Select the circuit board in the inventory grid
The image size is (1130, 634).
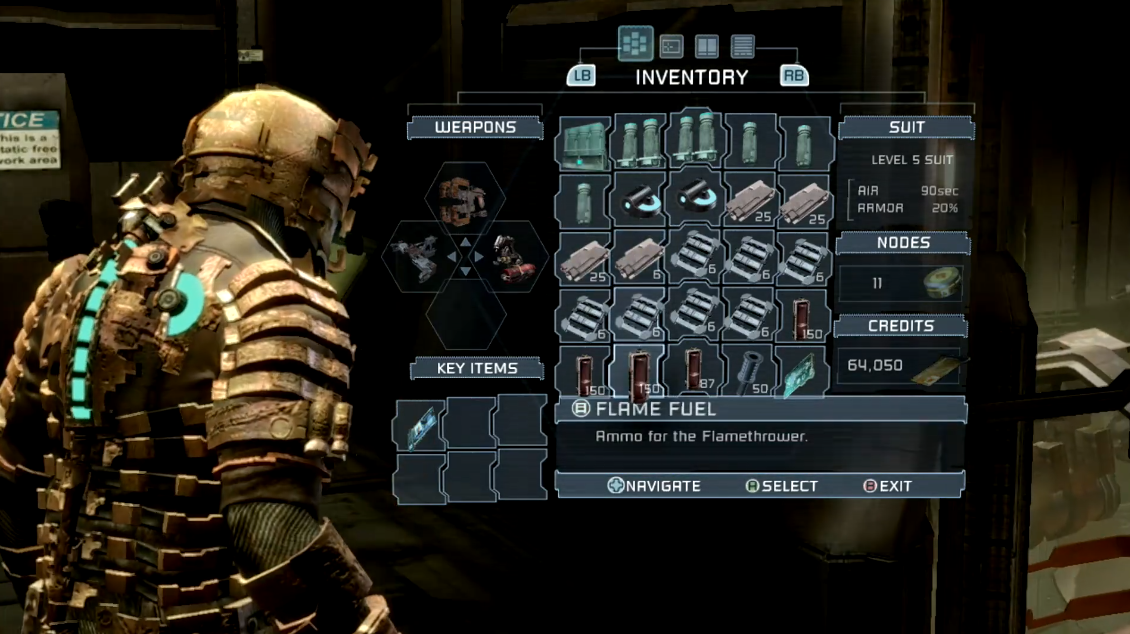[802, 372]
